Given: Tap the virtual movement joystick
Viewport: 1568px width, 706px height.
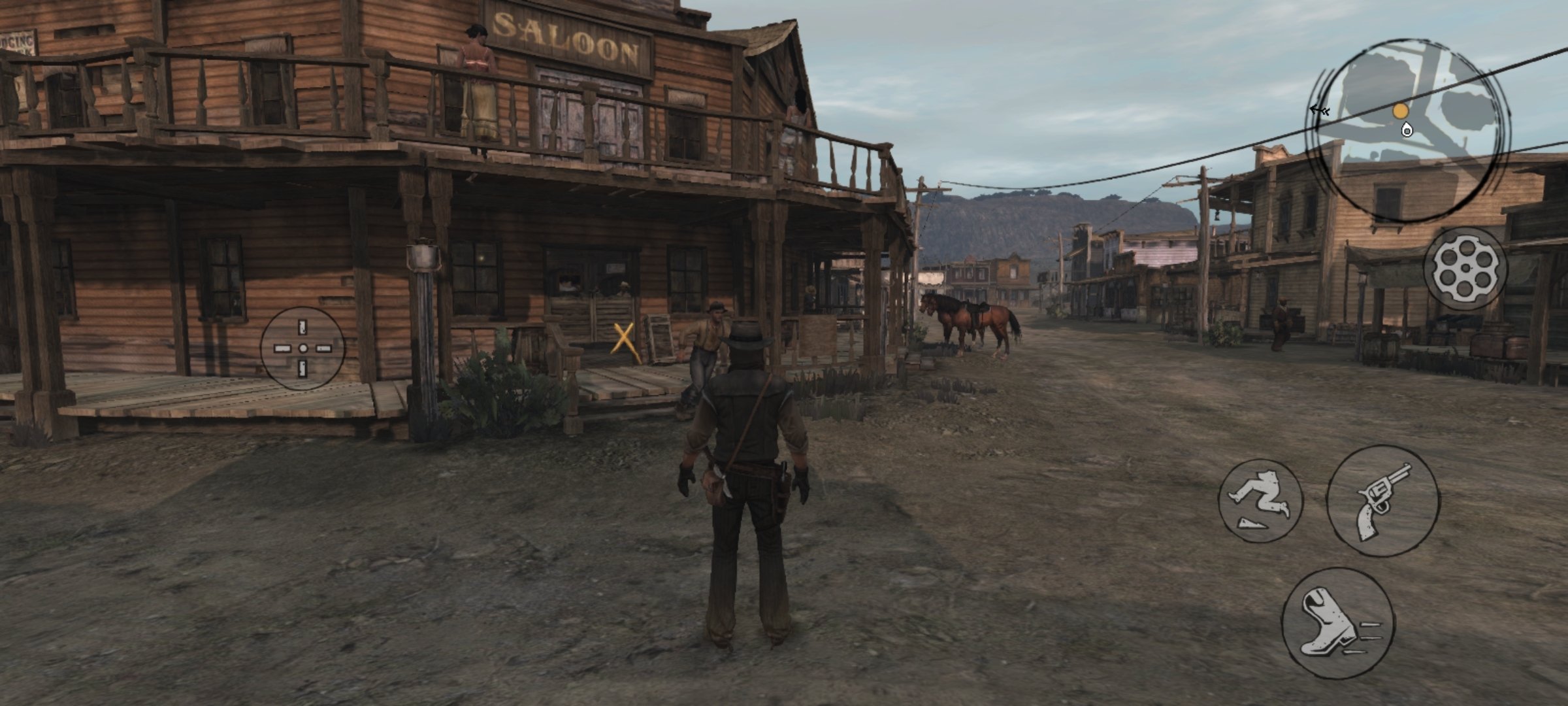Looking at the screenshot, I should (303, 348).
